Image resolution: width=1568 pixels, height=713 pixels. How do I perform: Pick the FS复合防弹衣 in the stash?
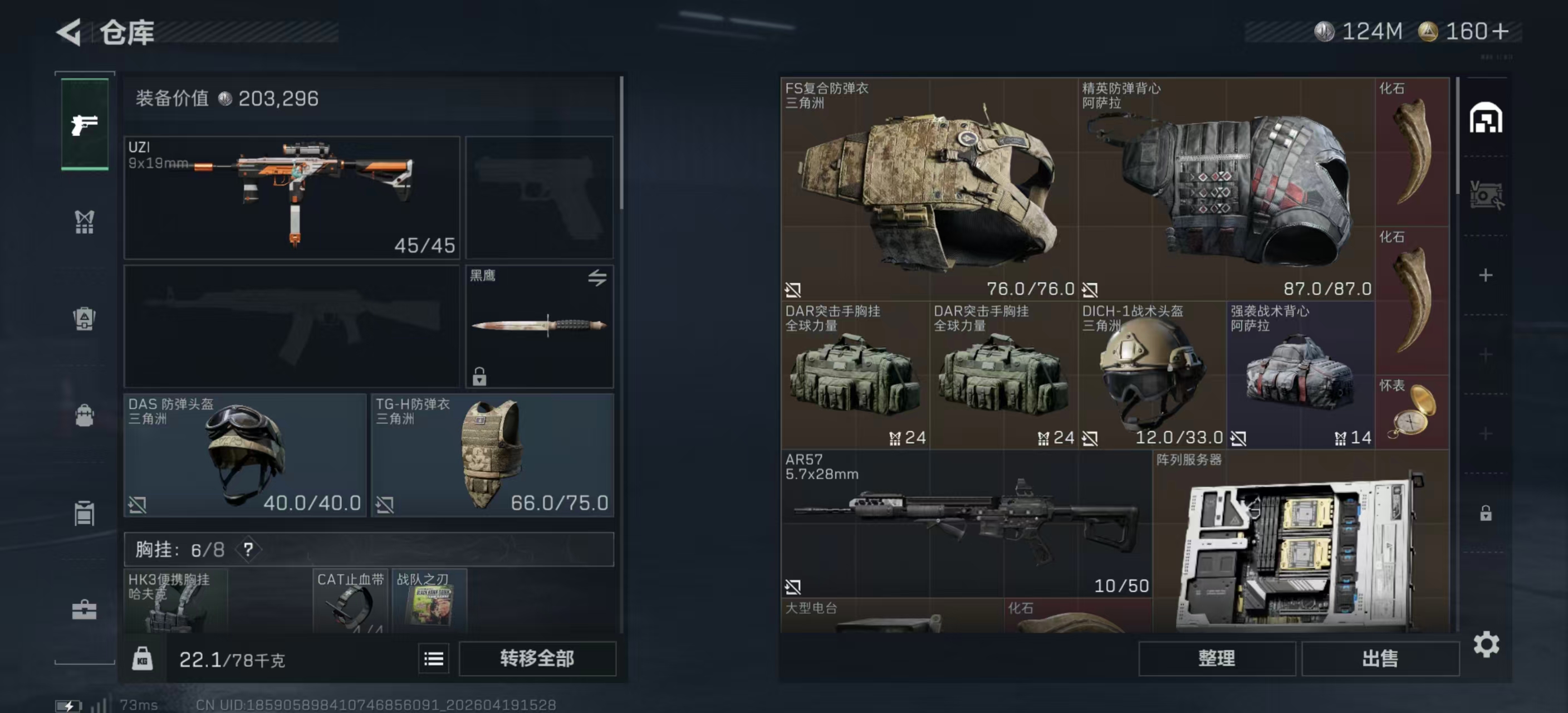[x=929, y=189]
